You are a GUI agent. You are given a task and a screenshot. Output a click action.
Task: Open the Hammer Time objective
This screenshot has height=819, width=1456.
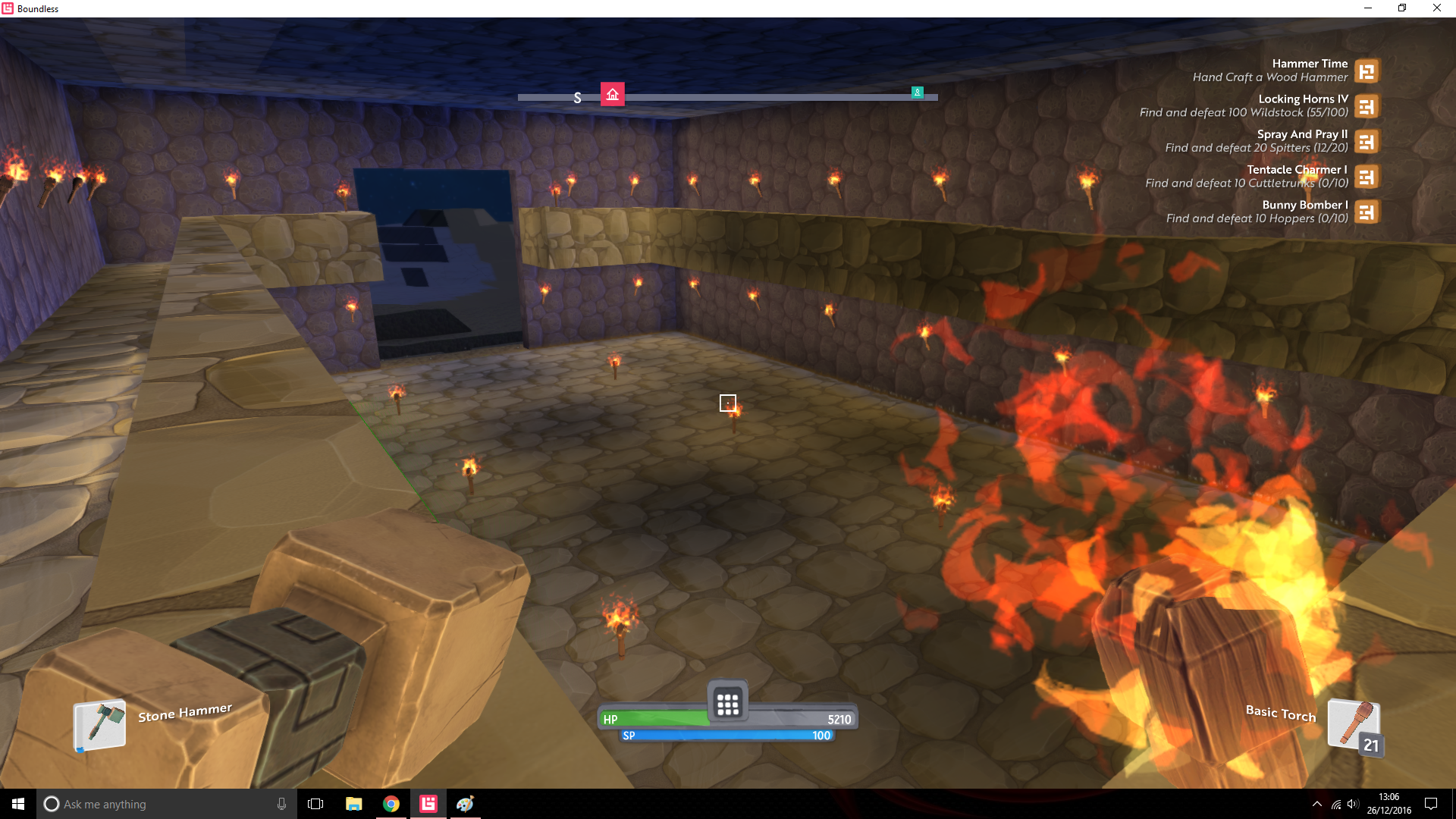[x=1367, y=71]
